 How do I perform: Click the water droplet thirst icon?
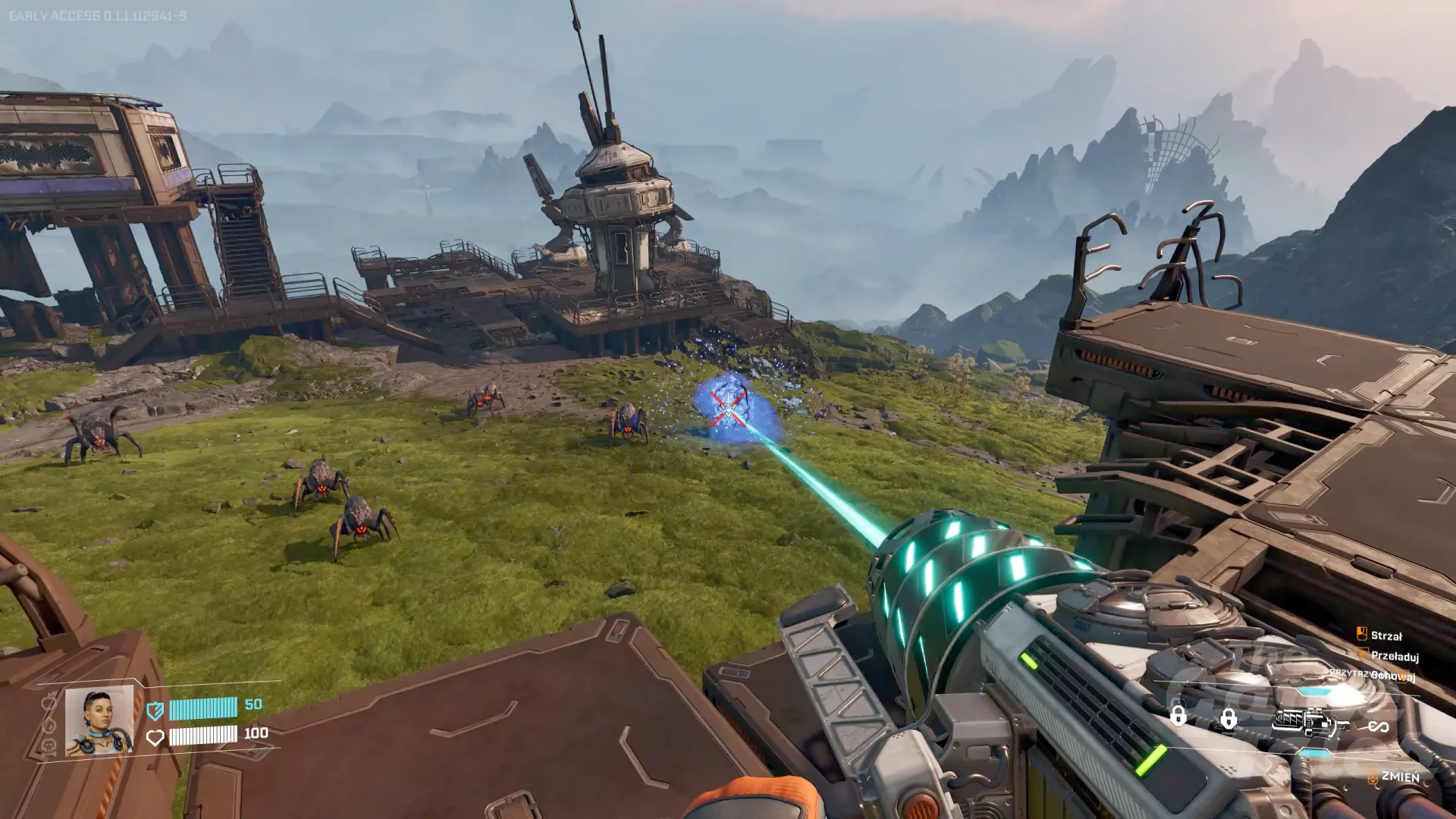pos(49,725)
